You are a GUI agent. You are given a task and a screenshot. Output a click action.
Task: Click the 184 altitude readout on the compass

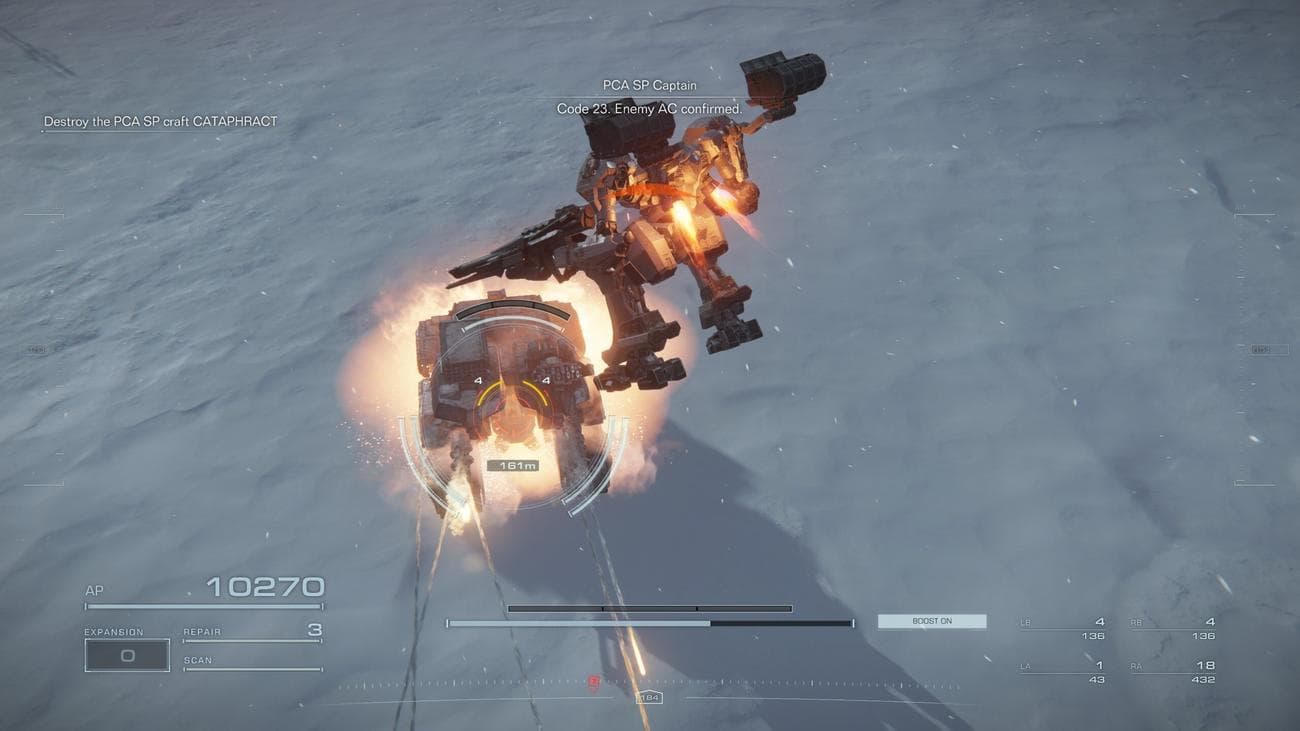tap(649, 697)
